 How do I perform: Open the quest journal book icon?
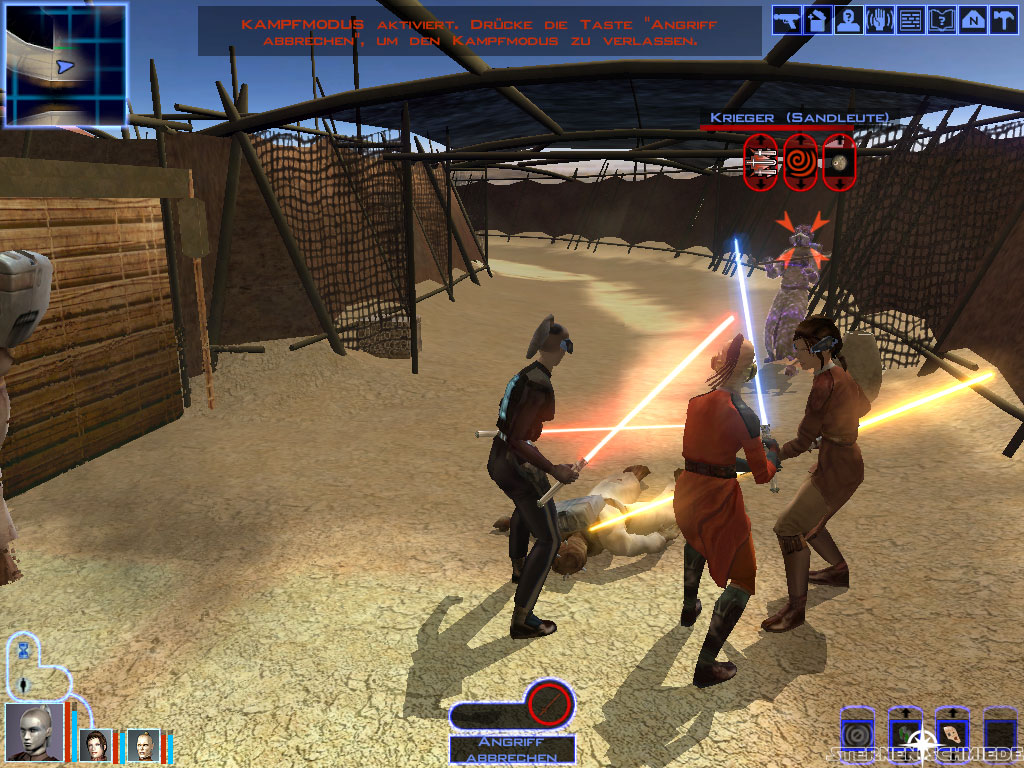pyautogui.click(x=941, y=19)
